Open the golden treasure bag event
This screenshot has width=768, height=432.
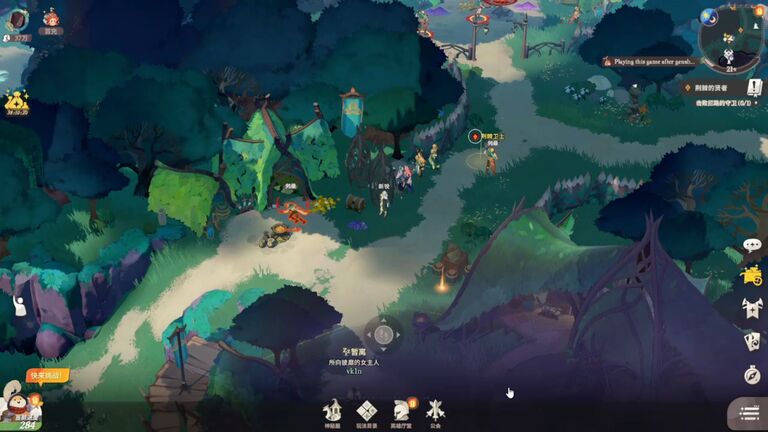pyautogui.click(x=15, y=102)
